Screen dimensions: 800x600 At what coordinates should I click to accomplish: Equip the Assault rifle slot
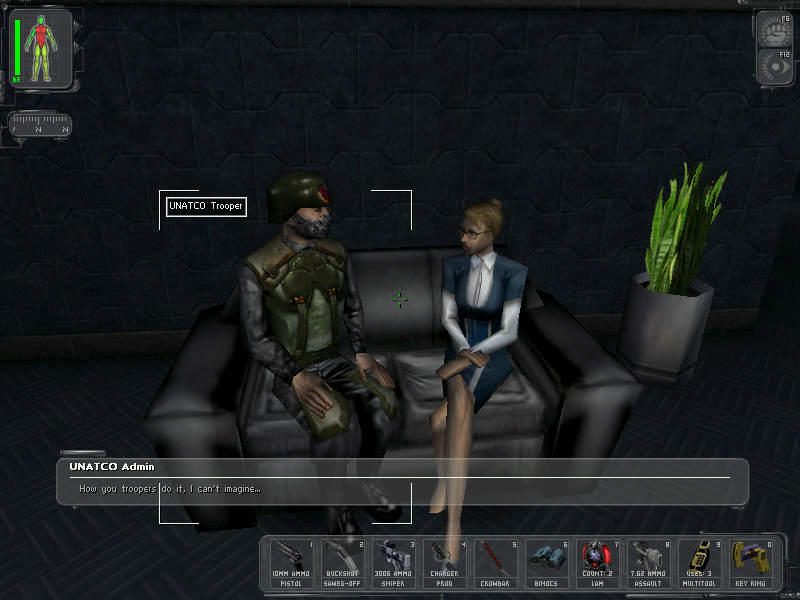[648, 561]
